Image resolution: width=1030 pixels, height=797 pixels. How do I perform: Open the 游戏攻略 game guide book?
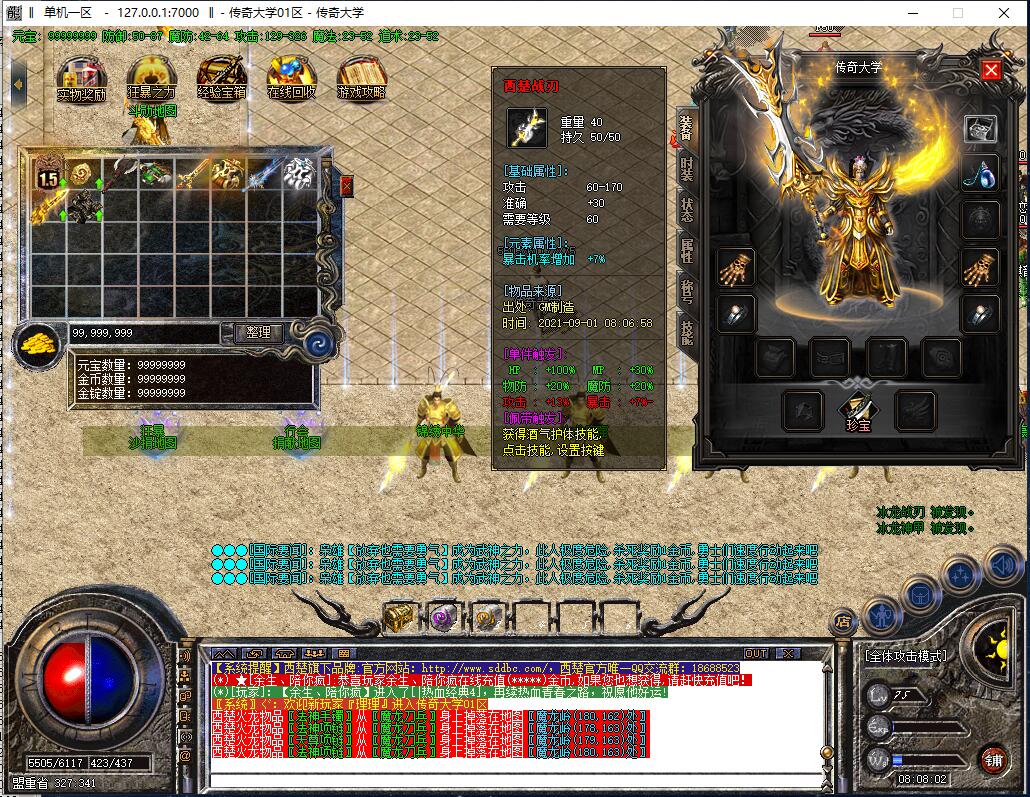click(362, 76)
